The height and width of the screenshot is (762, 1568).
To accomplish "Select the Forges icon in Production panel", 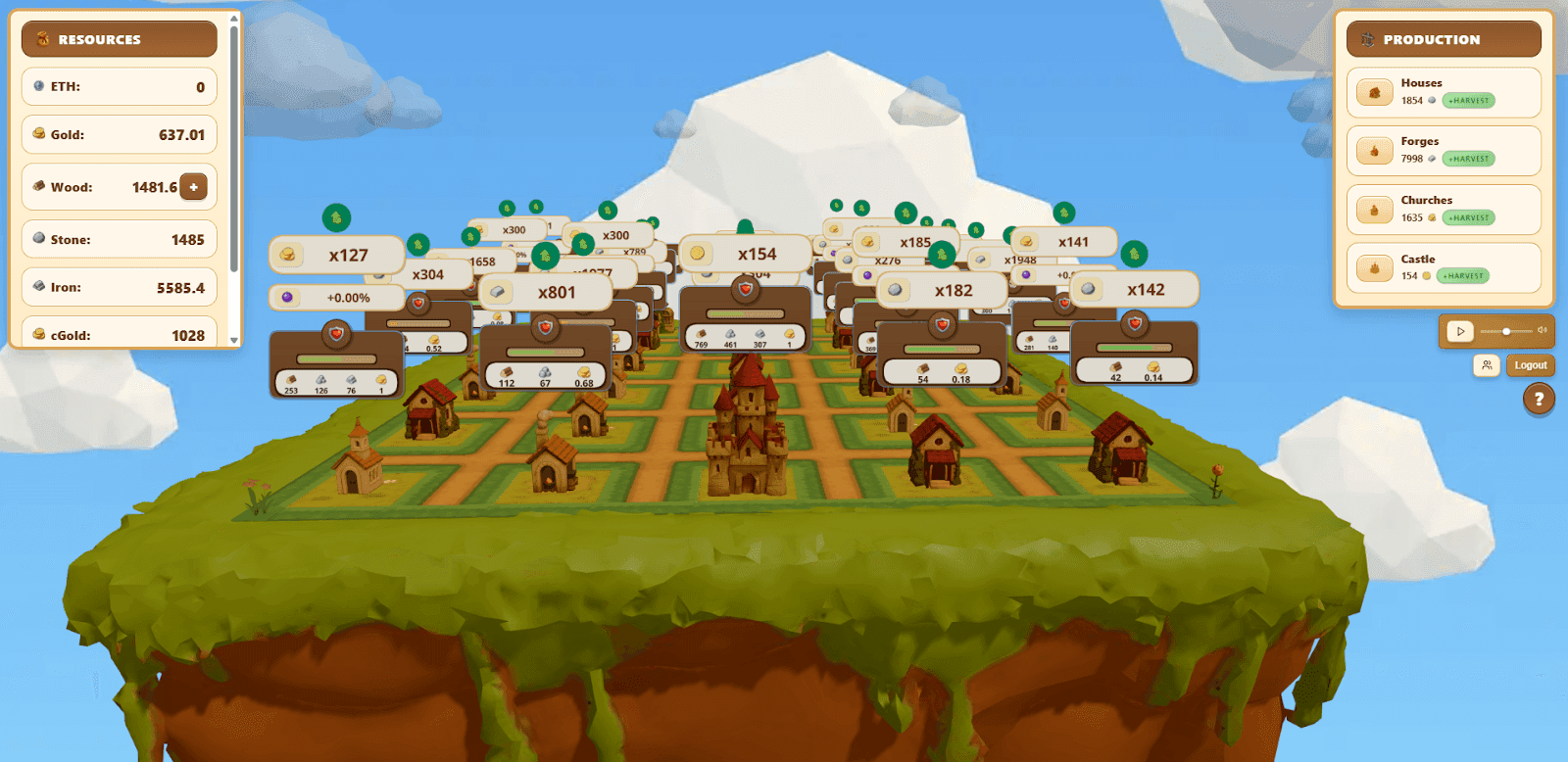I will 1375,149.
